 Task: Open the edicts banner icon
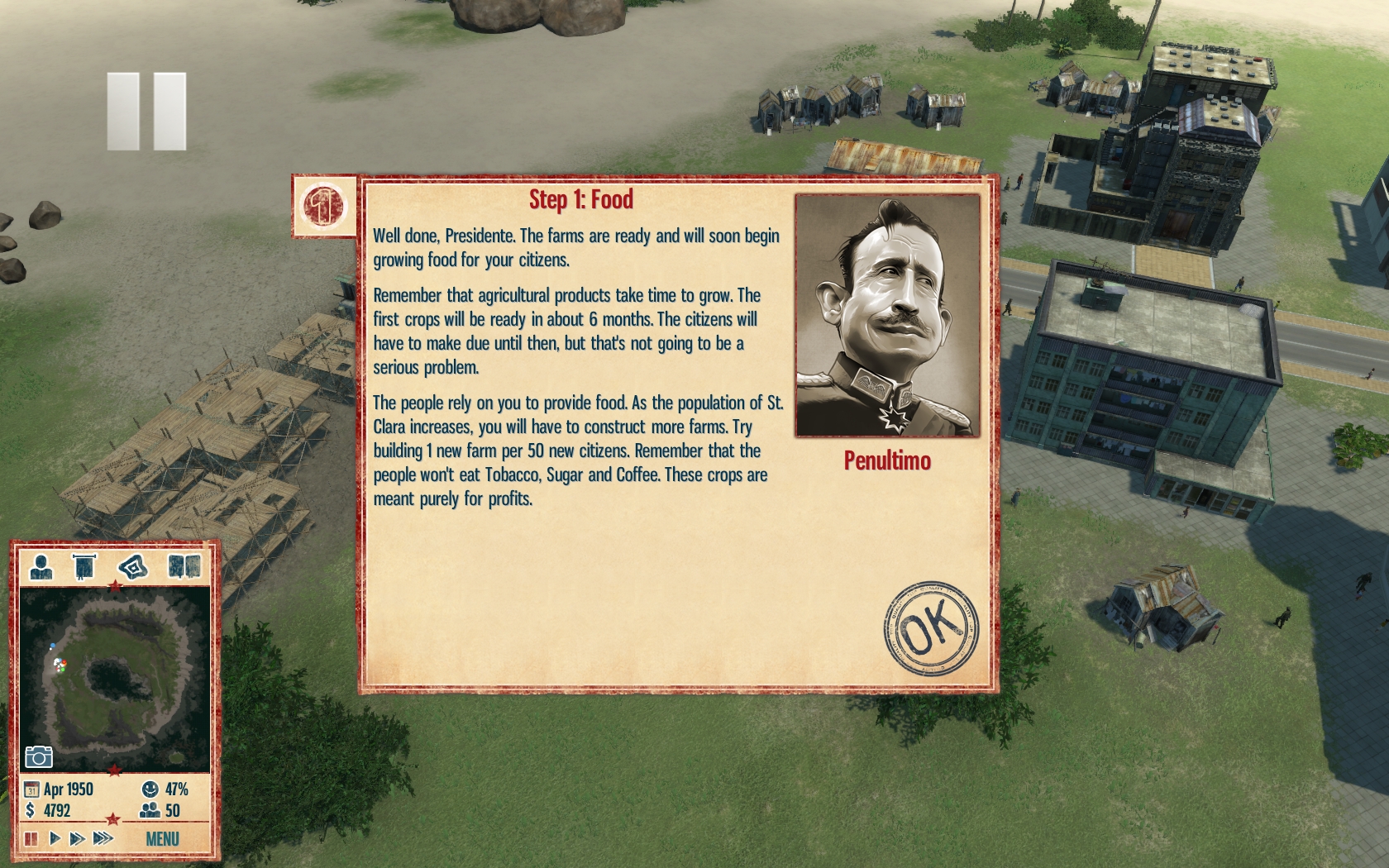(x=84, y=567)
